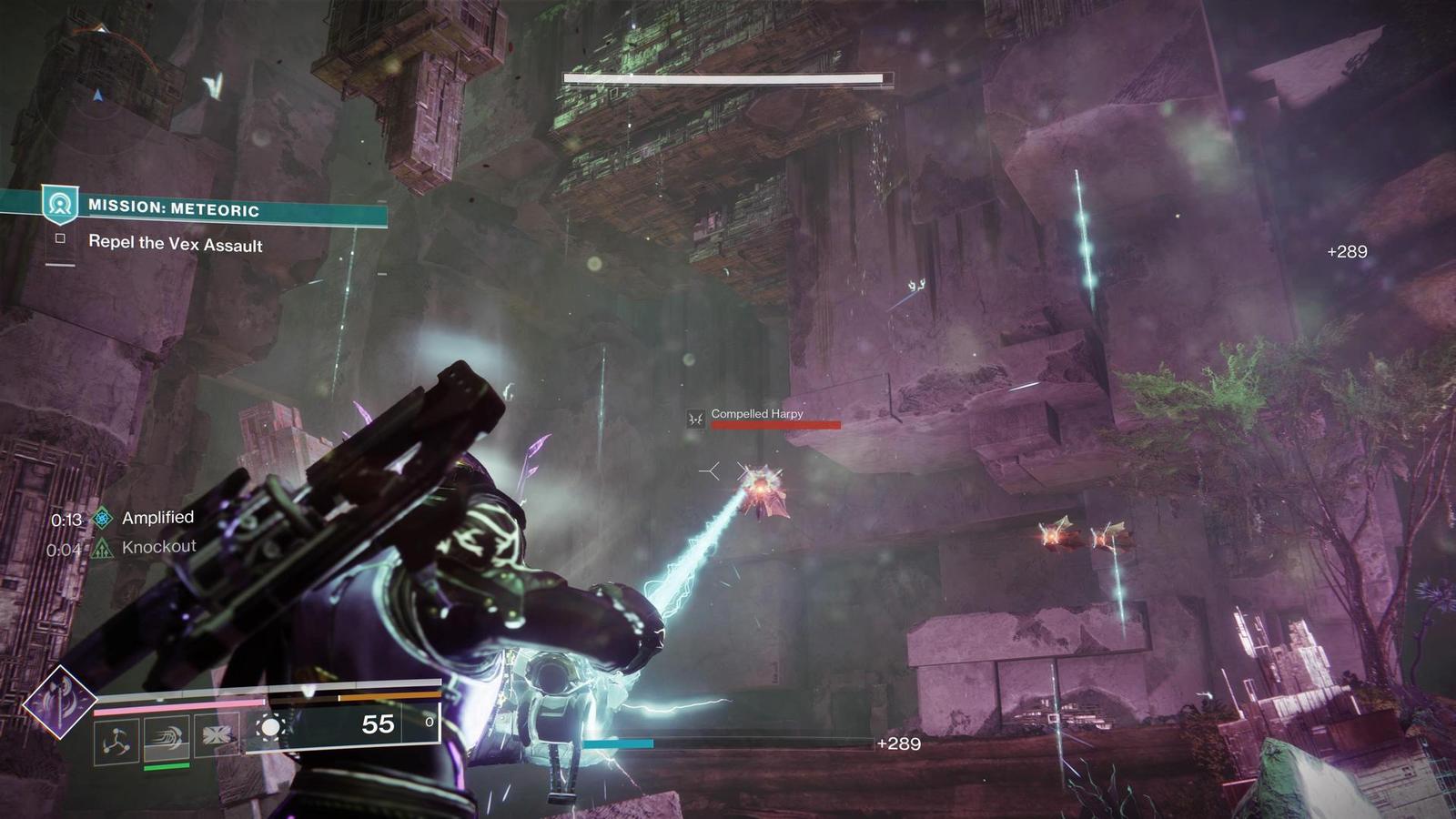Use the barricade class ability icon
The width and height of the screenshot is (1456, 819).
217,735
